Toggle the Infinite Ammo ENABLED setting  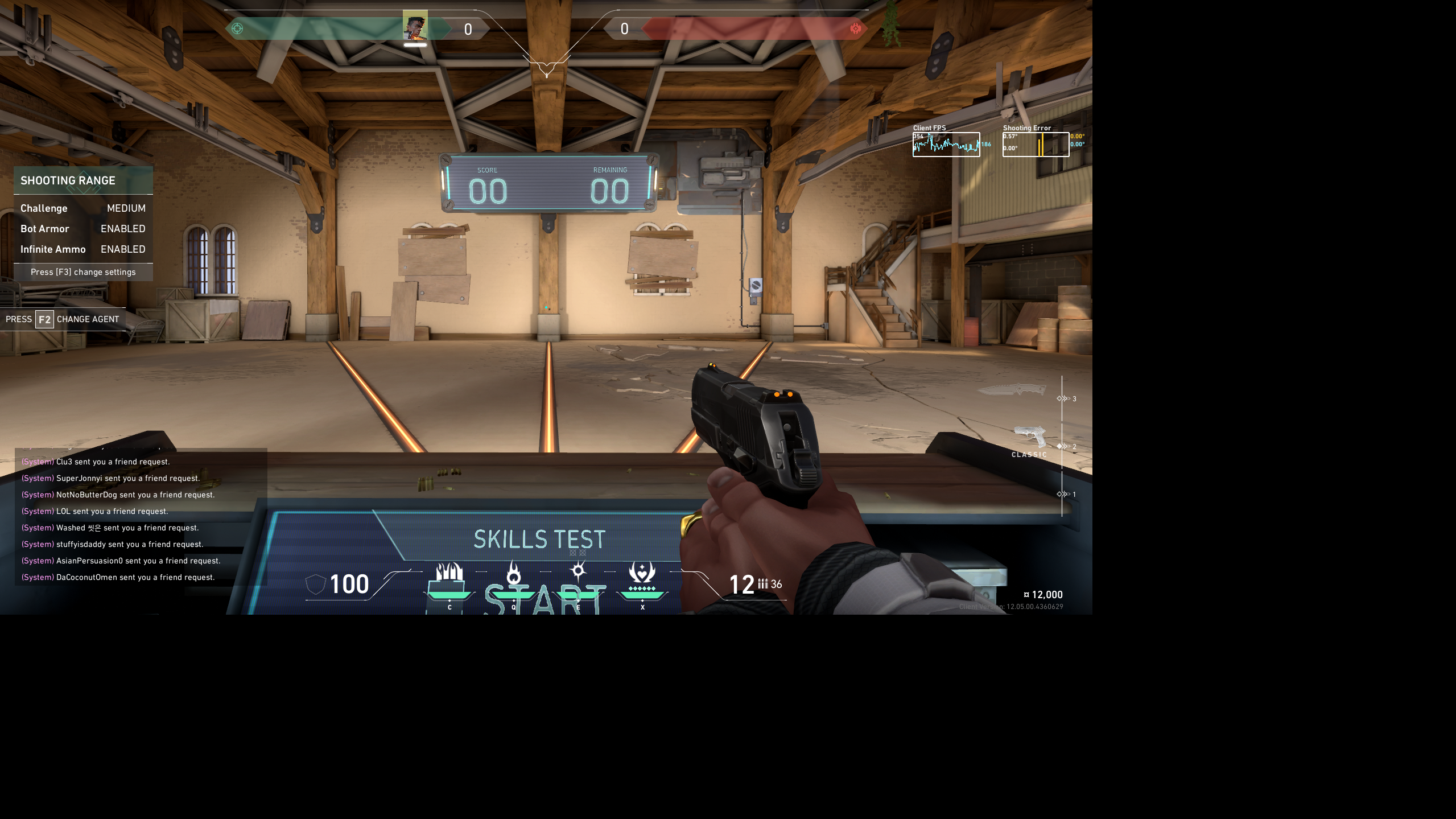pos(122,249)
